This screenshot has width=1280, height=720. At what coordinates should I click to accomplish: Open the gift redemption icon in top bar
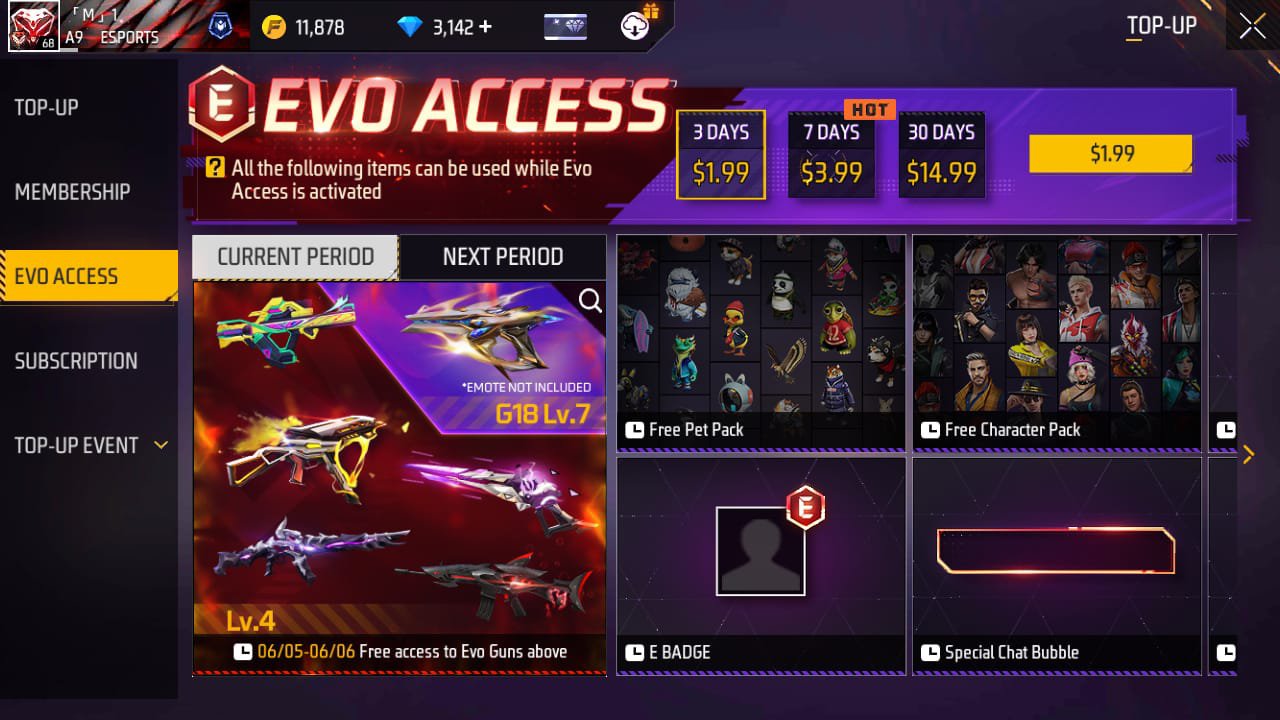click(633, 27)
